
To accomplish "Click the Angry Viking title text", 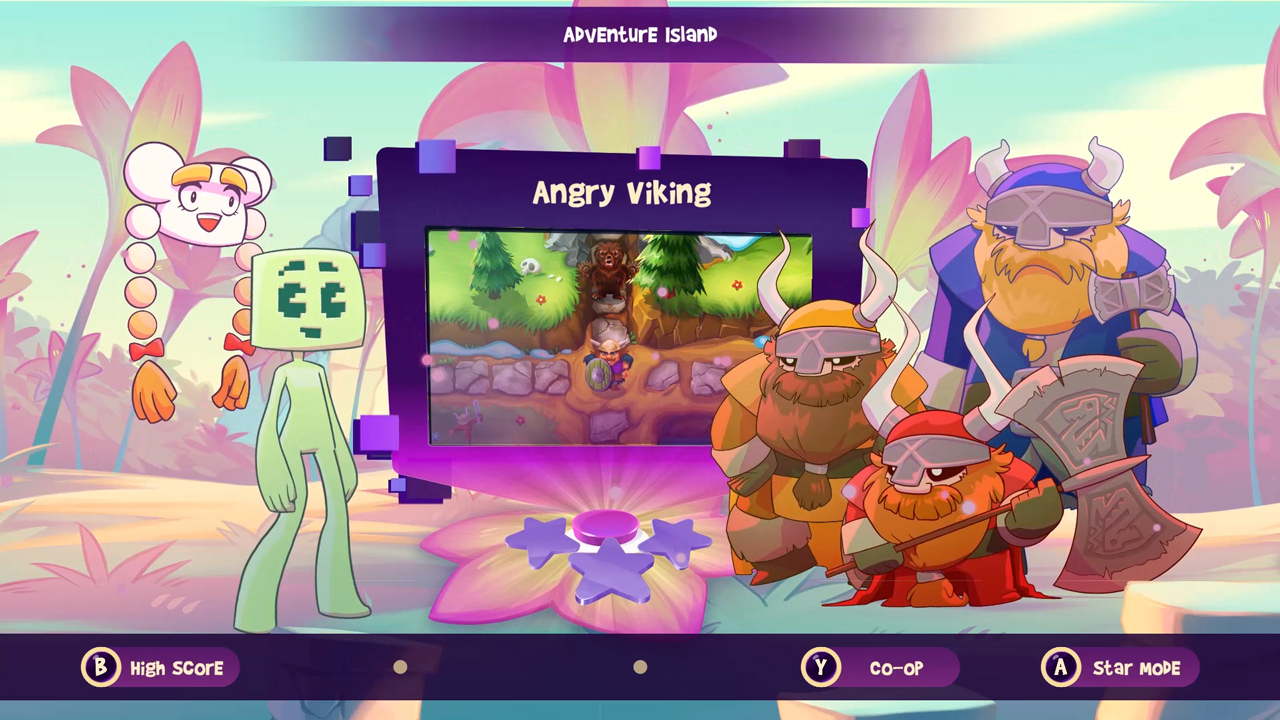I will [x=622, y=192].
